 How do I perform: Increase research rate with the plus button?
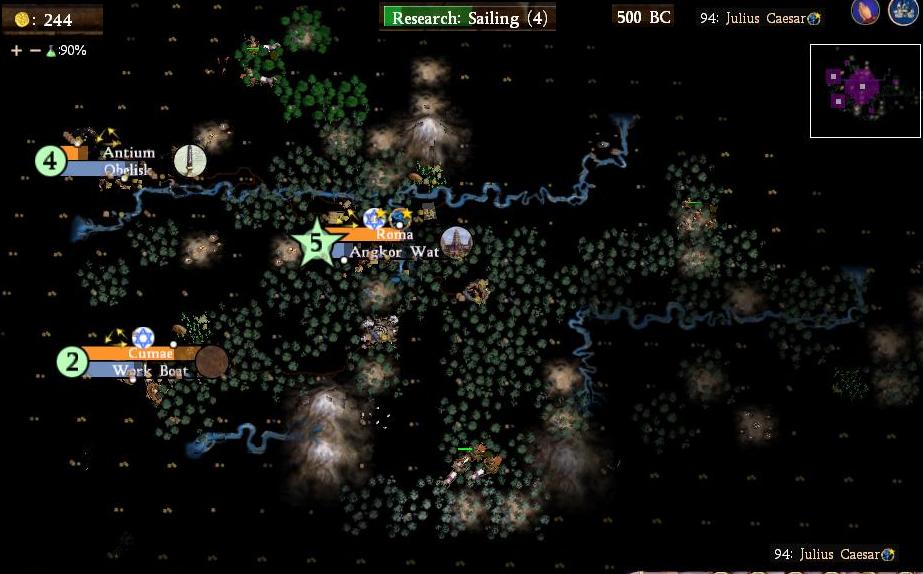coord(17,51)
